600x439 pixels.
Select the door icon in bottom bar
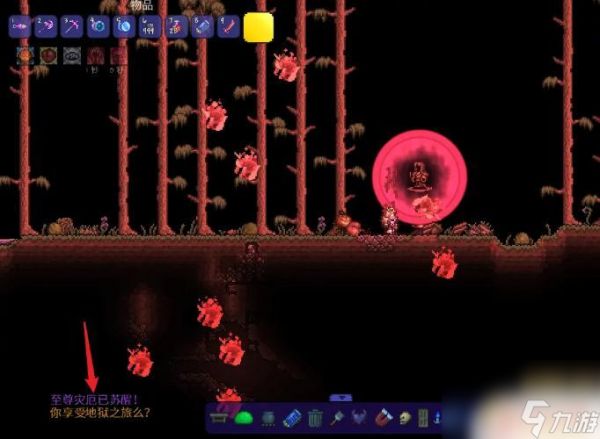click(424, 418)
